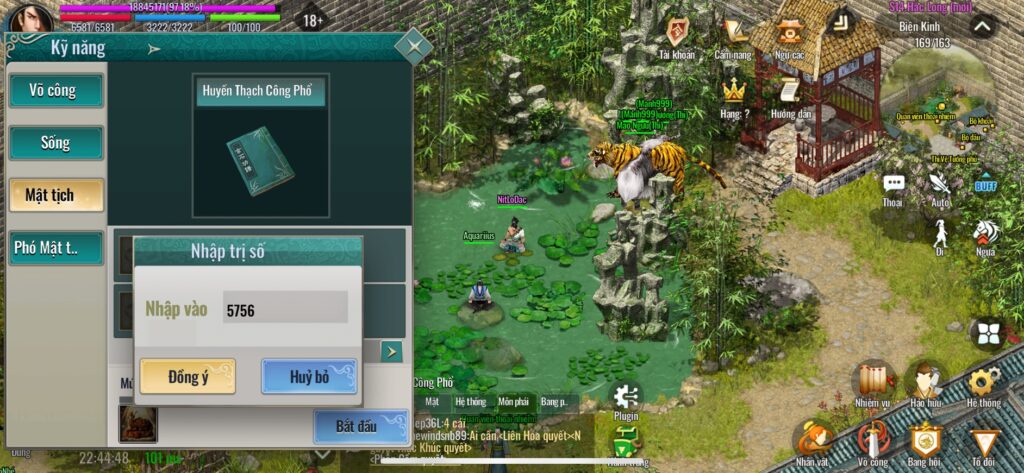
Task: View the Hạng ranking crown
Action: coord(735,95)
